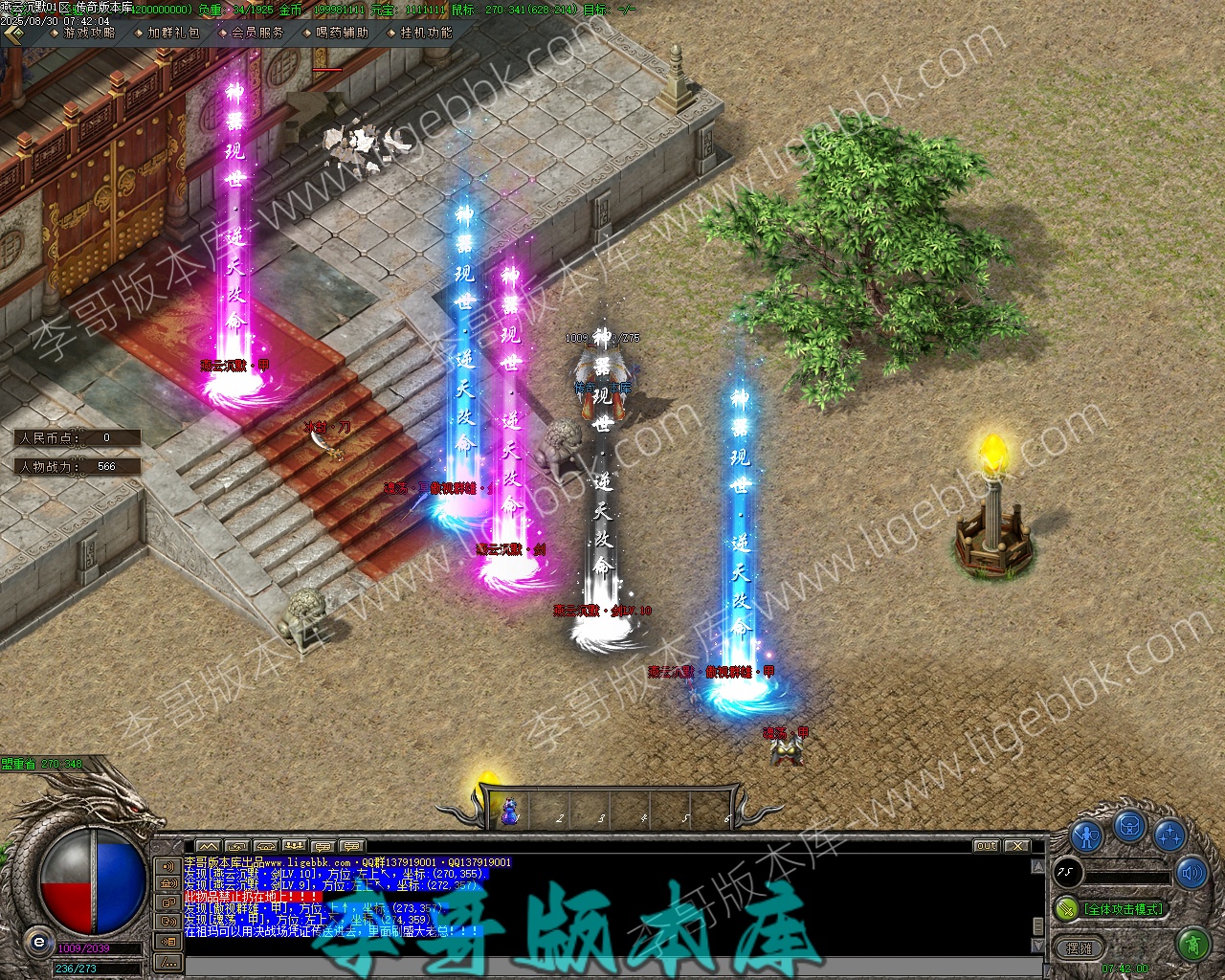Close the chat window with X

(1016, 846)
